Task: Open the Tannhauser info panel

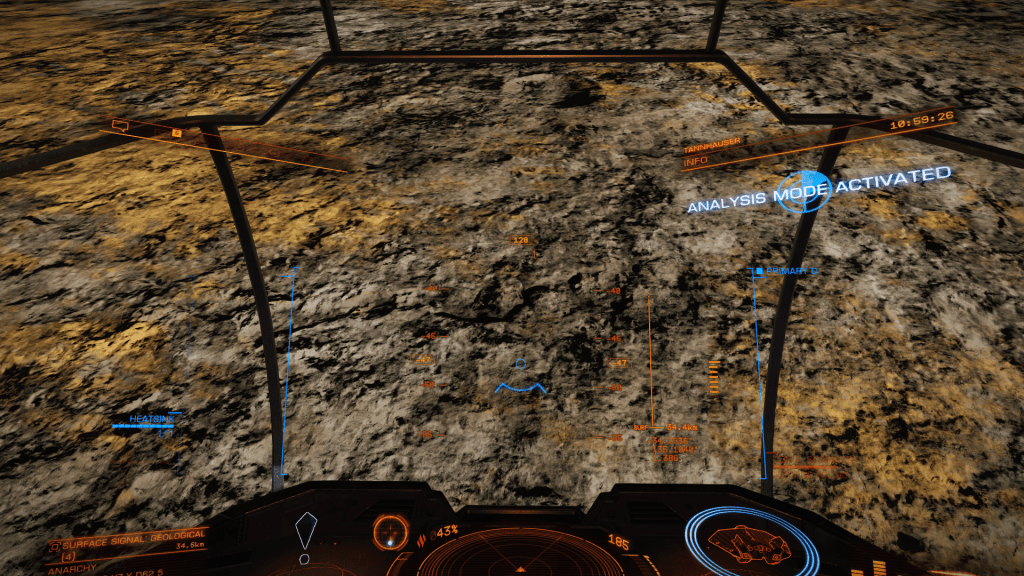Action: pyautogui.click(x=712, y=150)
